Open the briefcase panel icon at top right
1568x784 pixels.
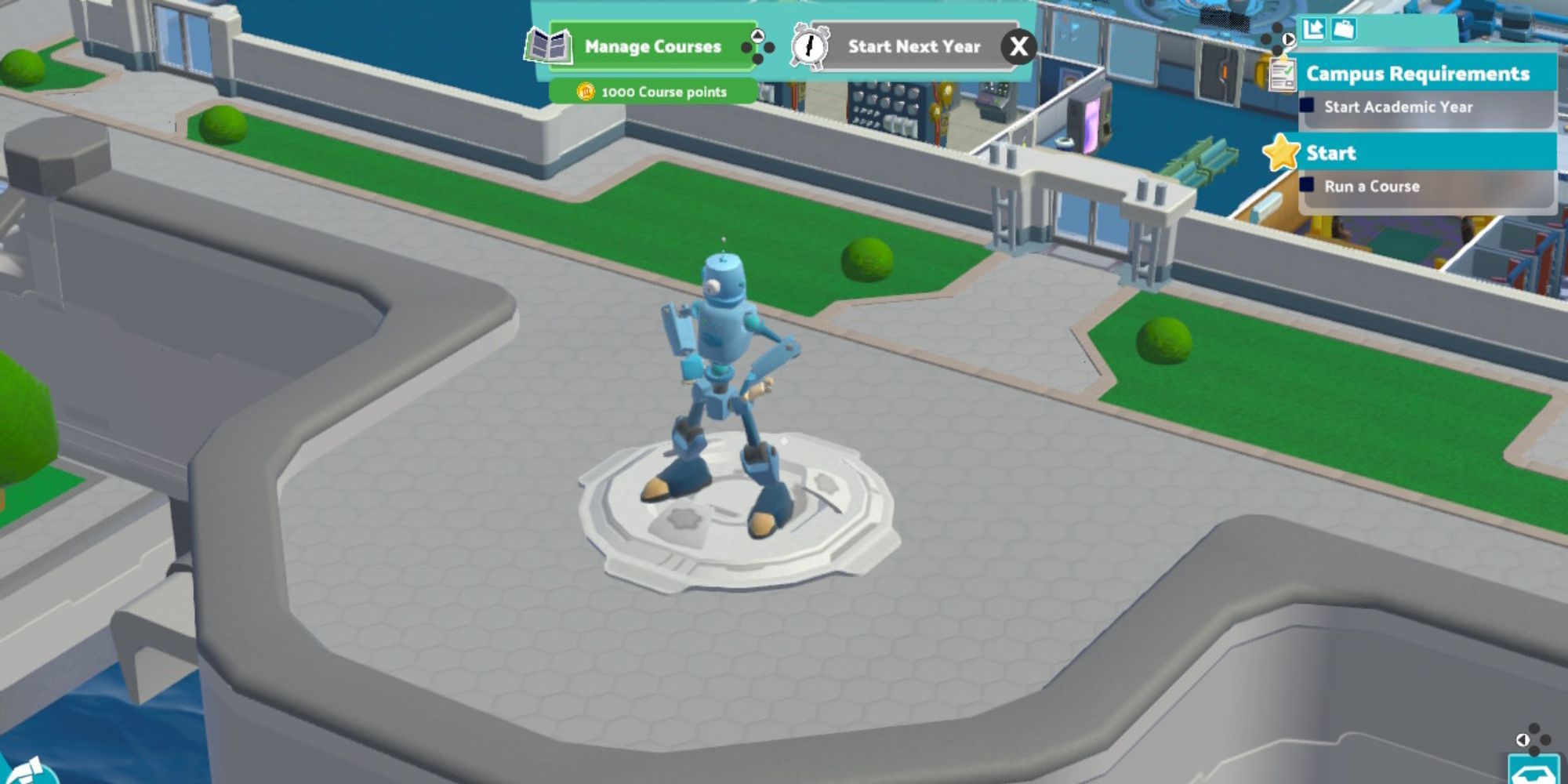click(1342, 29)
